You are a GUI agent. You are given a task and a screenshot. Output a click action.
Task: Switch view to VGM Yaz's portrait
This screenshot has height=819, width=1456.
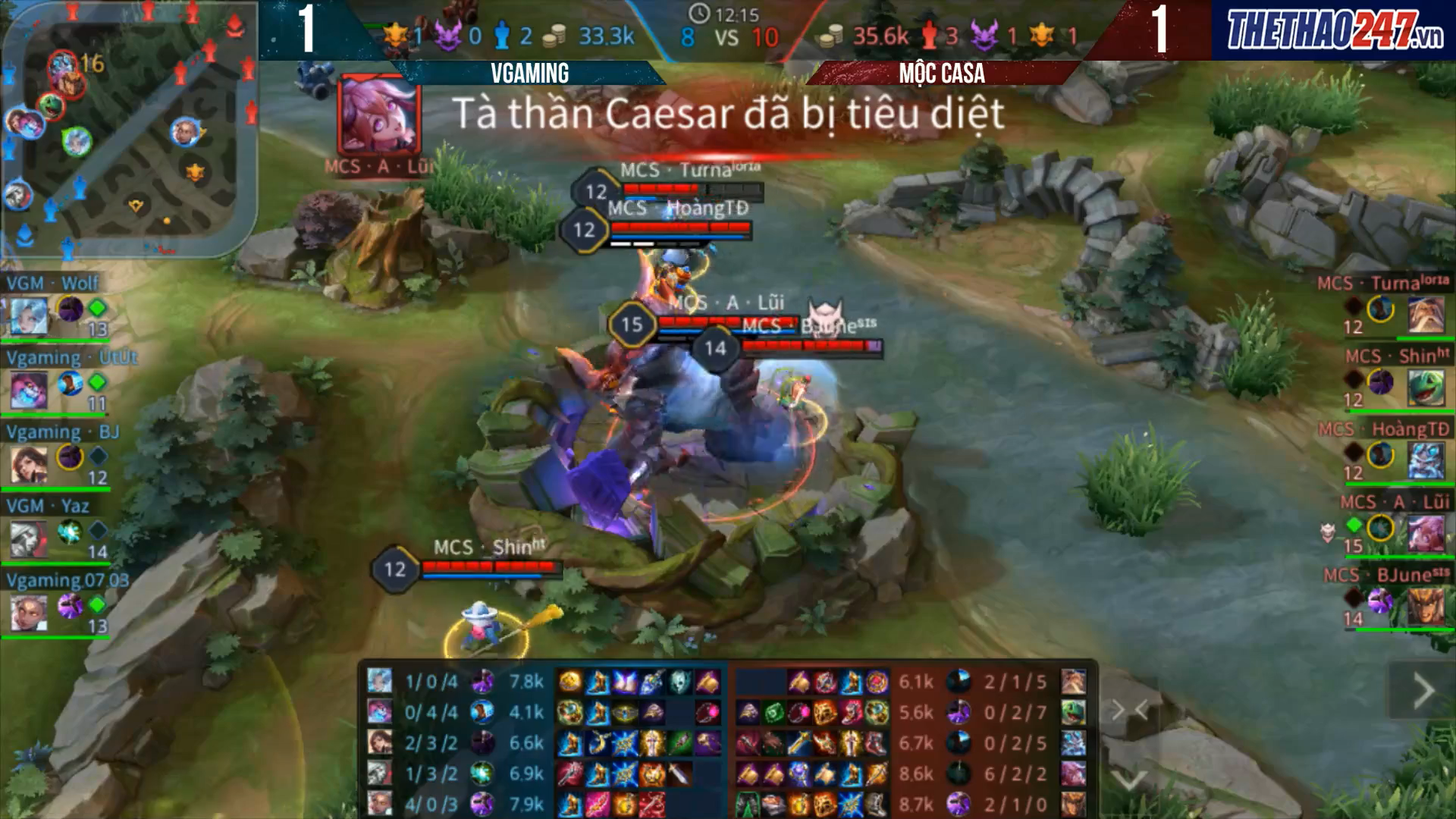click(29, 538)
